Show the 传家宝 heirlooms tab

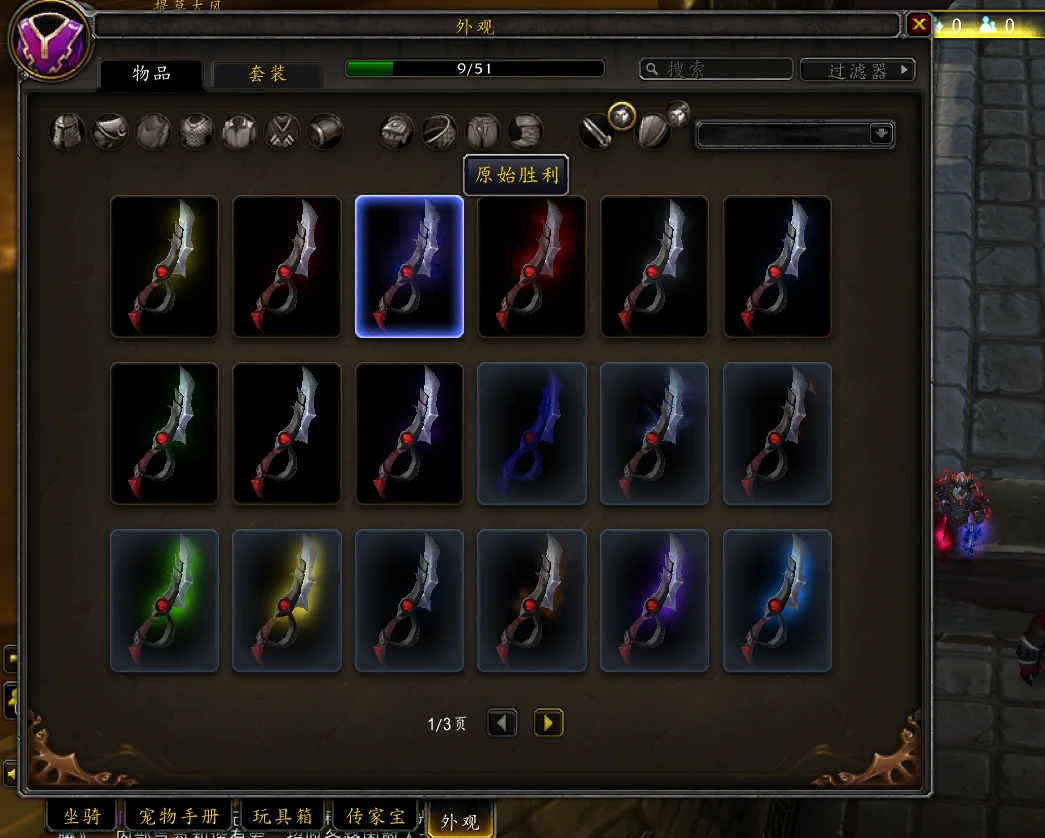(374, 817)
